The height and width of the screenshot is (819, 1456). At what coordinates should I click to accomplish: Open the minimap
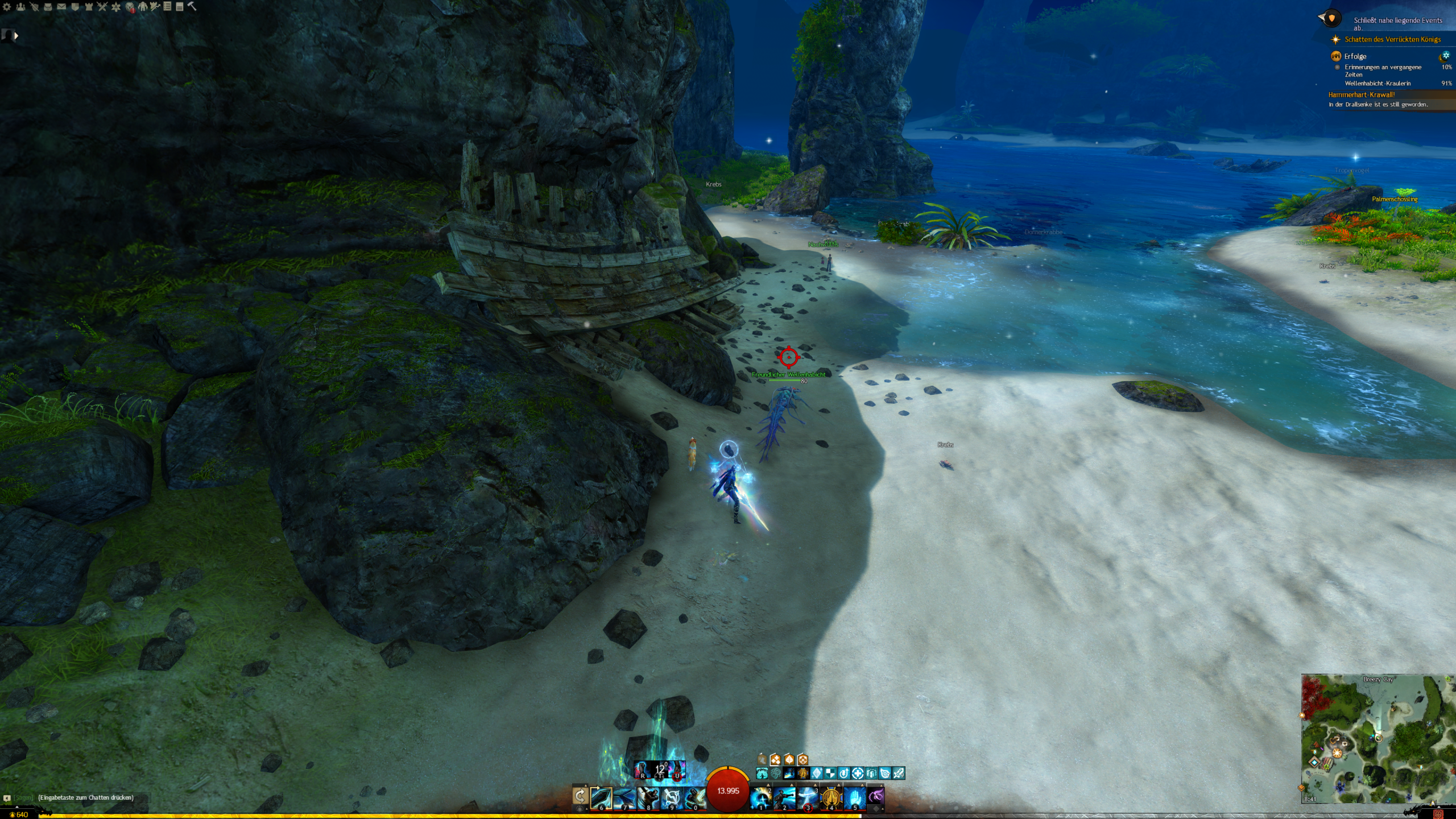click(1376, 738)
